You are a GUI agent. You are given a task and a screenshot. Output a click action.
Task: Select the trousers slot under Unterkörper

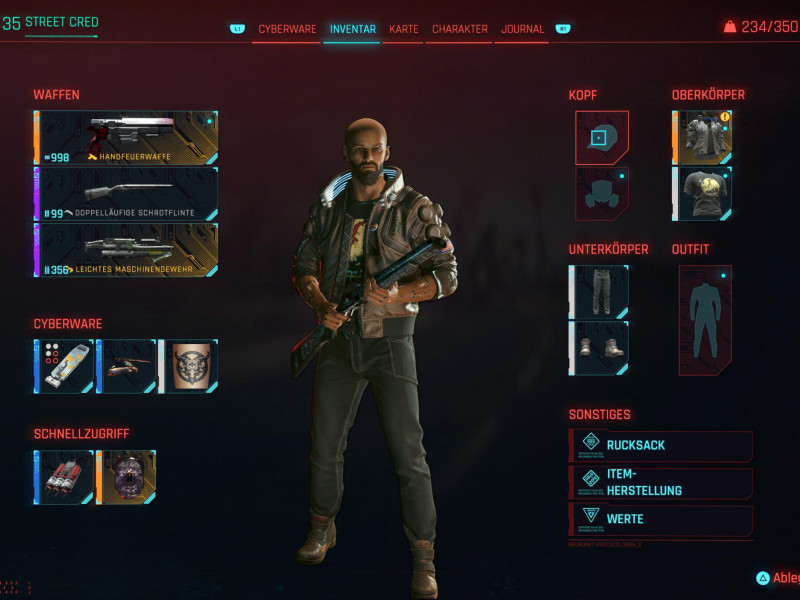(599, 291)
